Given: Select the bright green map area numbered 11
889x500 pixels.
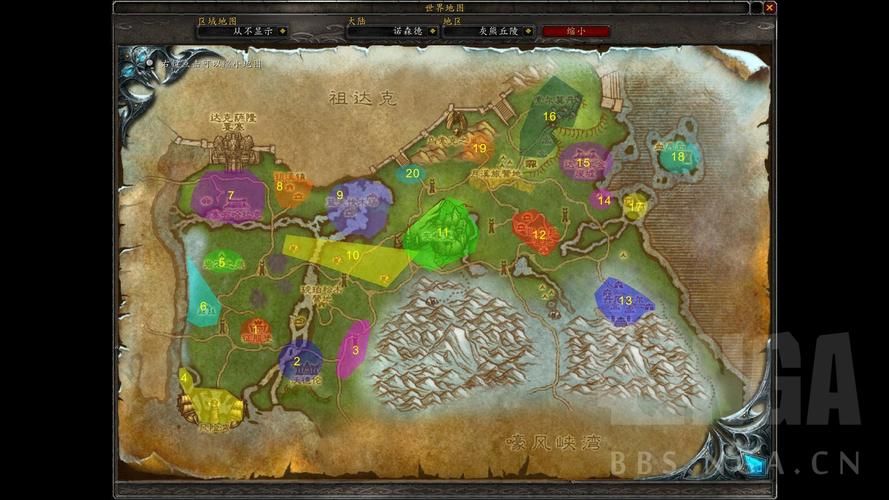Looking at the screenshot, I should coord(442,234).
